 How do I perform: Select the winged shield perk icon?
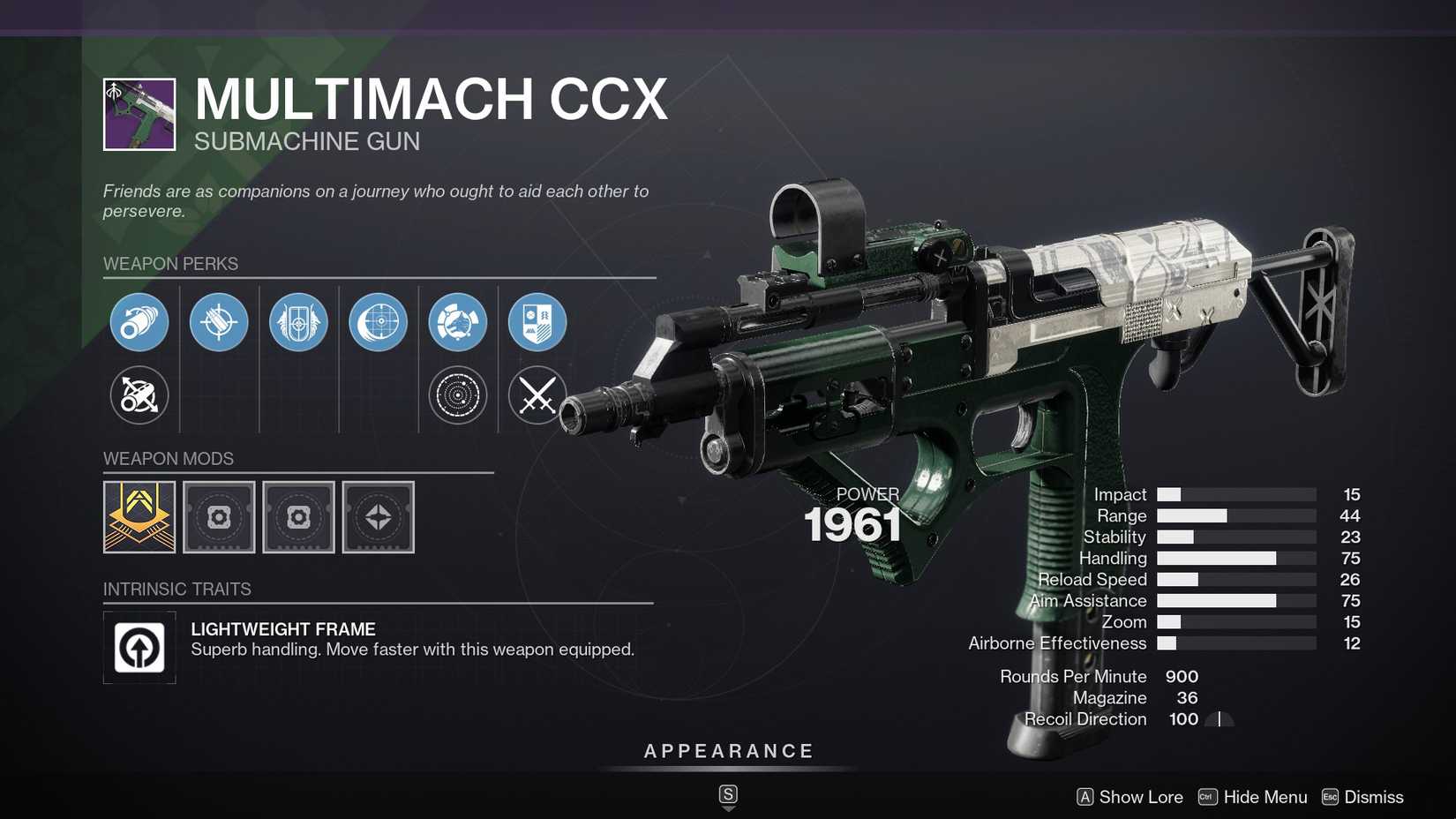[x=297, y=322]
